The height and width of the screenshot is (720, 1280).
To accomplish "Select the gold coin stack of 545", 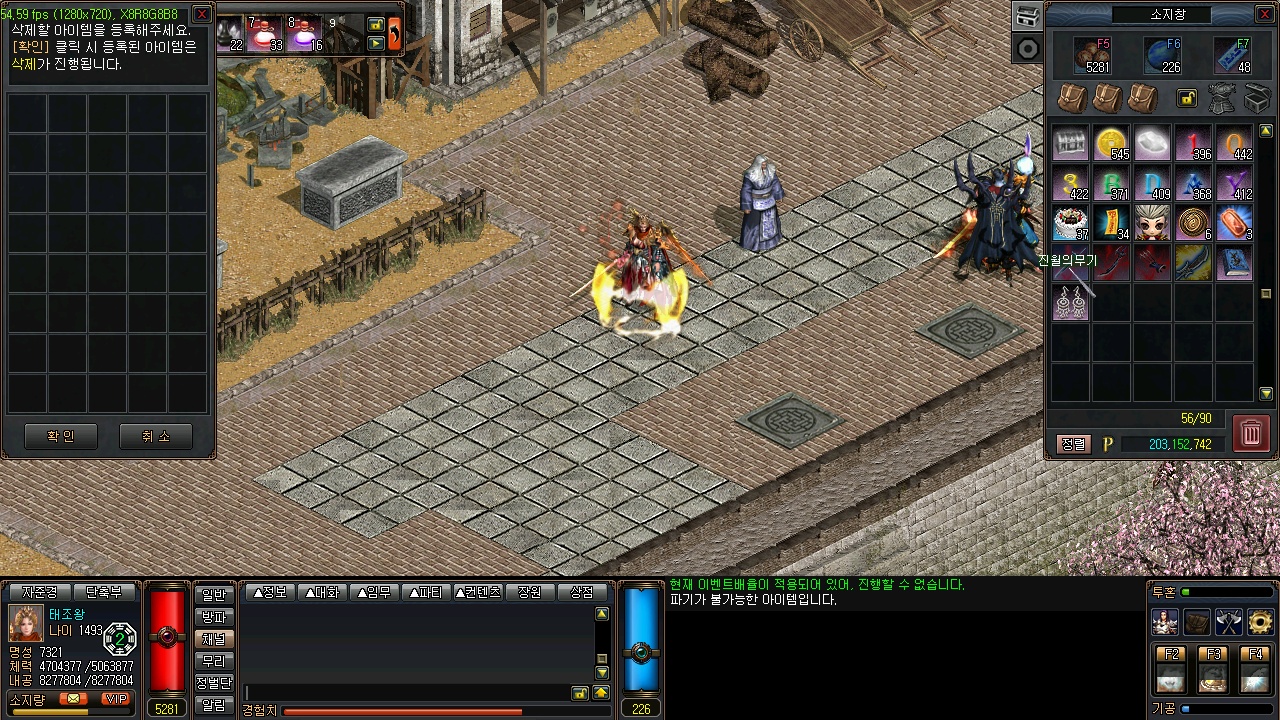I will pyautogui.click(x=1111, y=144).
